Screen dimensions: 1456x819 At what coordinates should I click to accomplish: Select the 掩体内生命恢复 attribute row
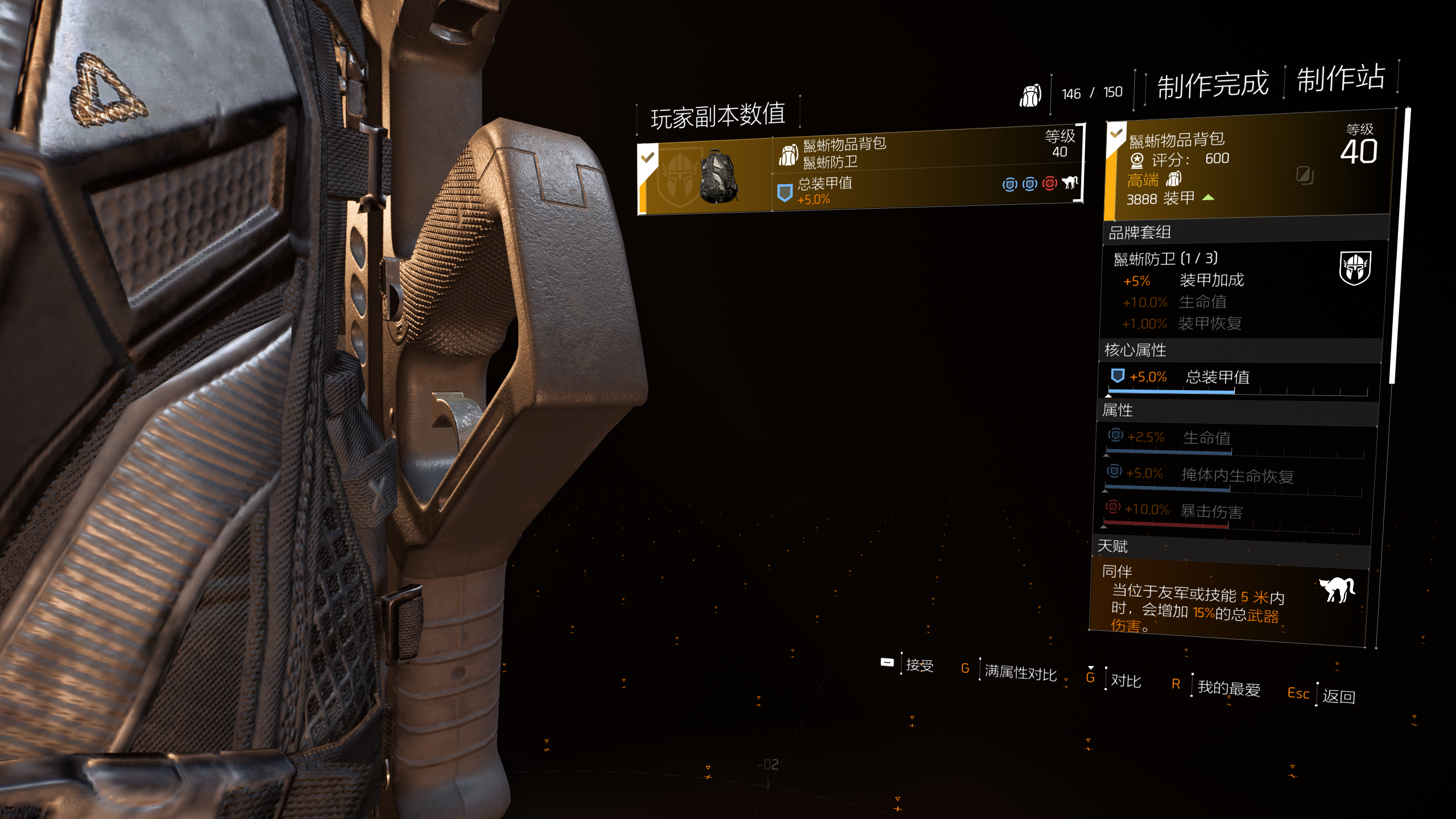[x=1234, y=475]
